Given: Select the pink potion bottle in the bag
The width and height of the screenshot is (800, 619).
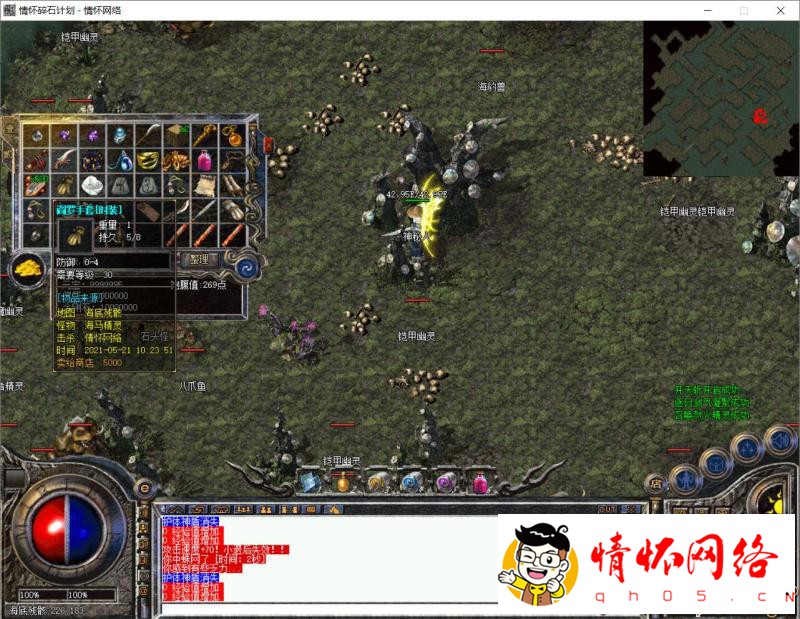Looking at the screenshot, I should pyautogui.click(x=205, y=160).
